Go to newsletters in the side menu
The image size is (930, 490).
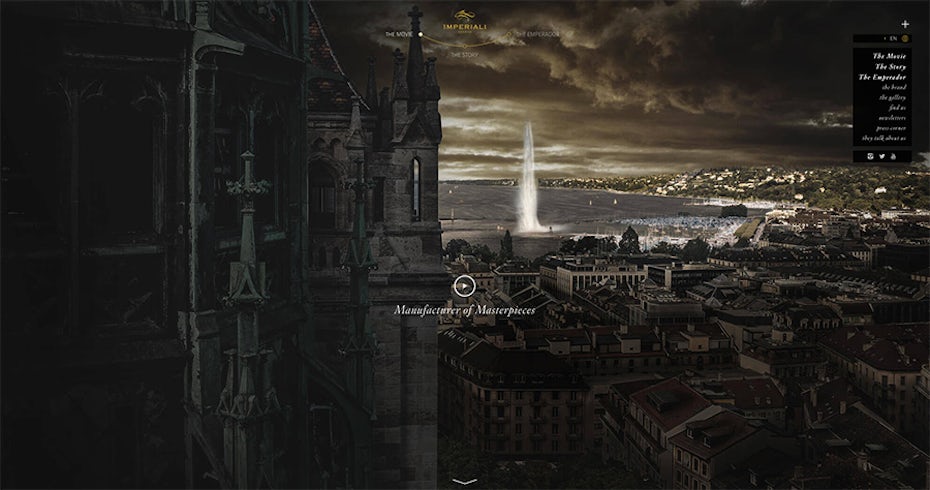892,117
